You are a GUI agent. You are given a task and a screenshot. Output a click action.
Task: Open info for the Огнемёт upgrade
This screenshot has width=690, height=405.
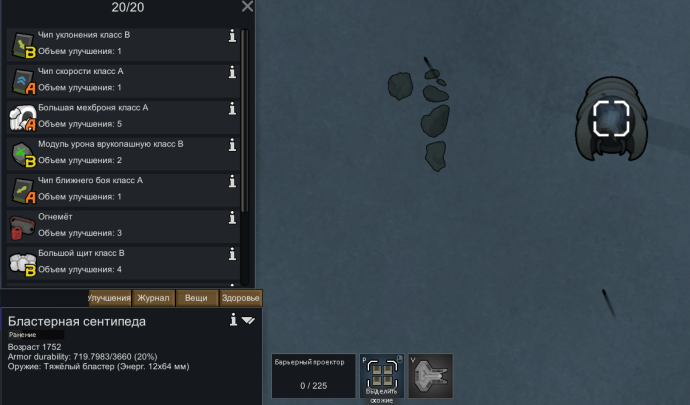pyautogui.click(x=232, y=218)
